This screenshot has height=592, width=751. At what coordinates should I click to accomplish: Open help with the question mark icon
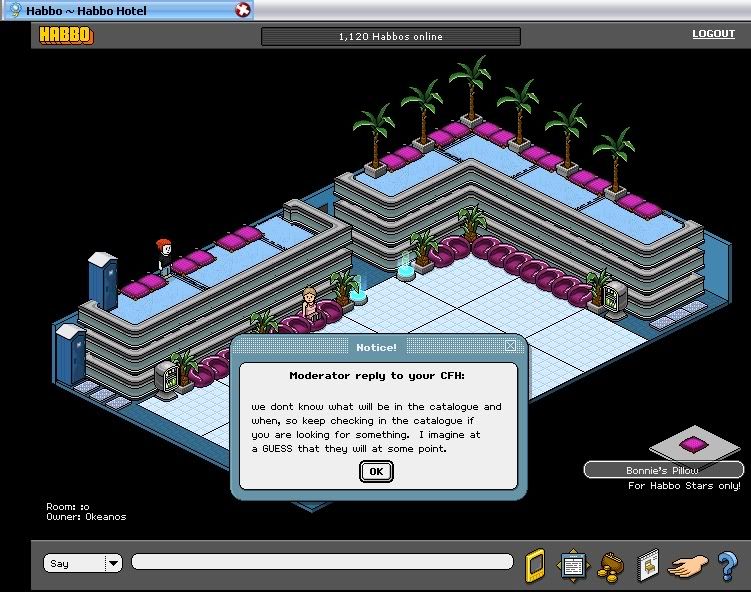point(727,565)
